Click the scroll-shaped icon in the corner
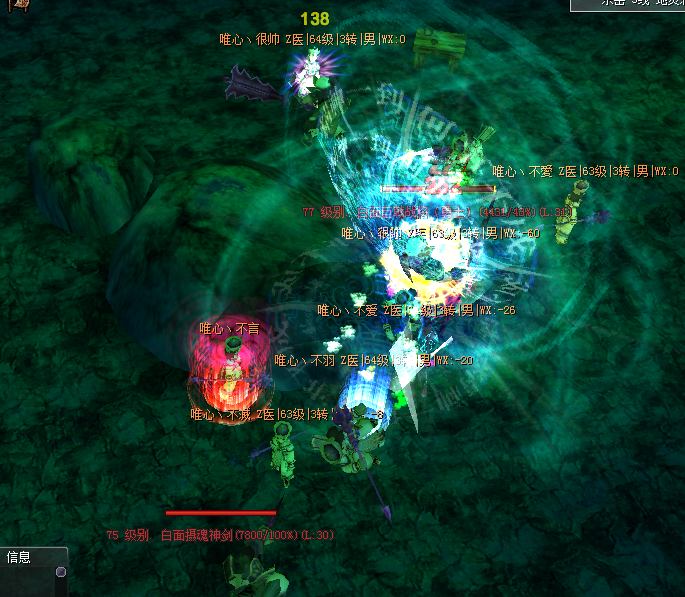Viewport: 685px width, 597px height. point(13,5)
